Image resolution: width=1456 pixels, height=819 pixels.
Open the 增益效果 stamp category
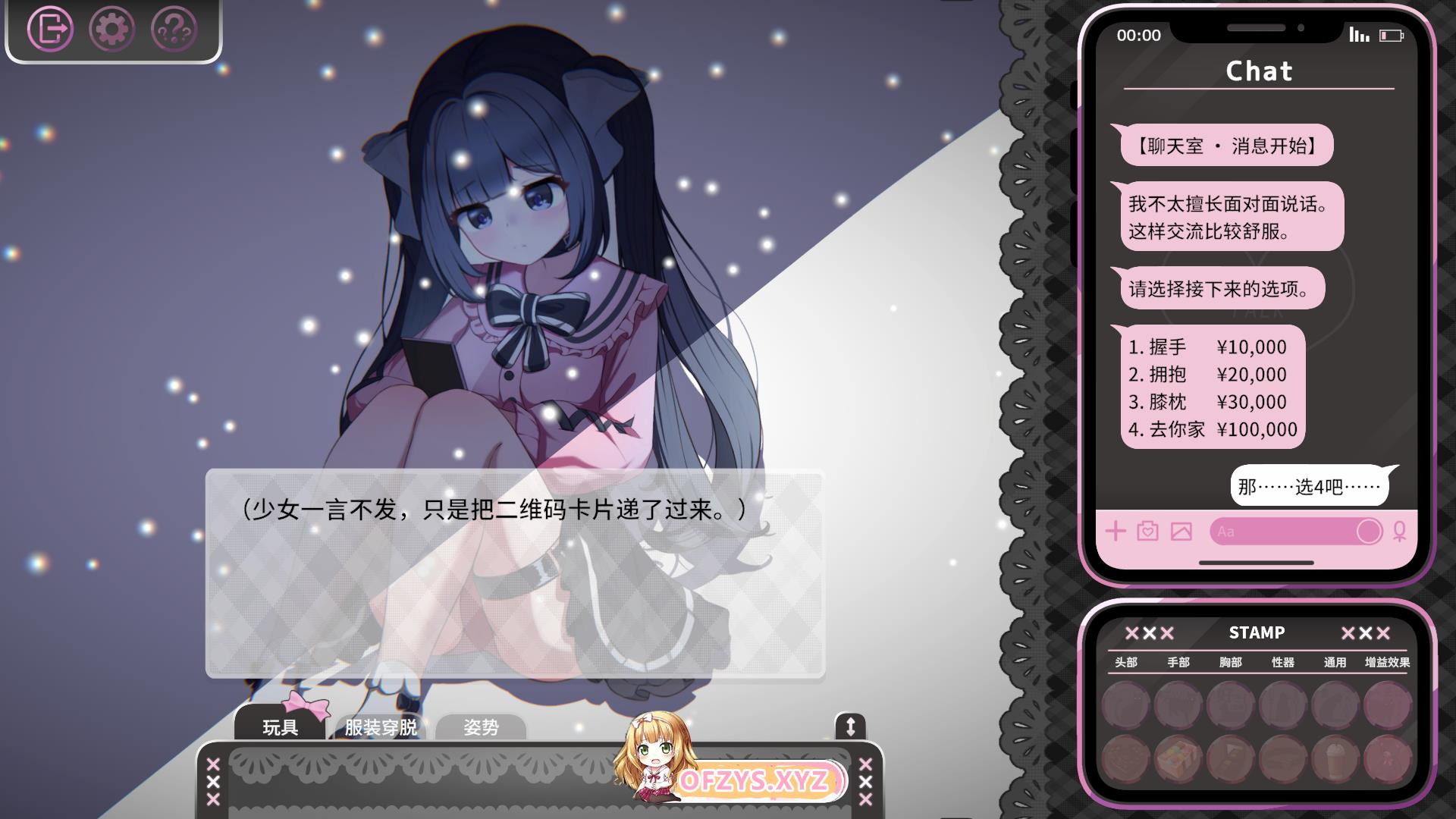click(1387, 662)
